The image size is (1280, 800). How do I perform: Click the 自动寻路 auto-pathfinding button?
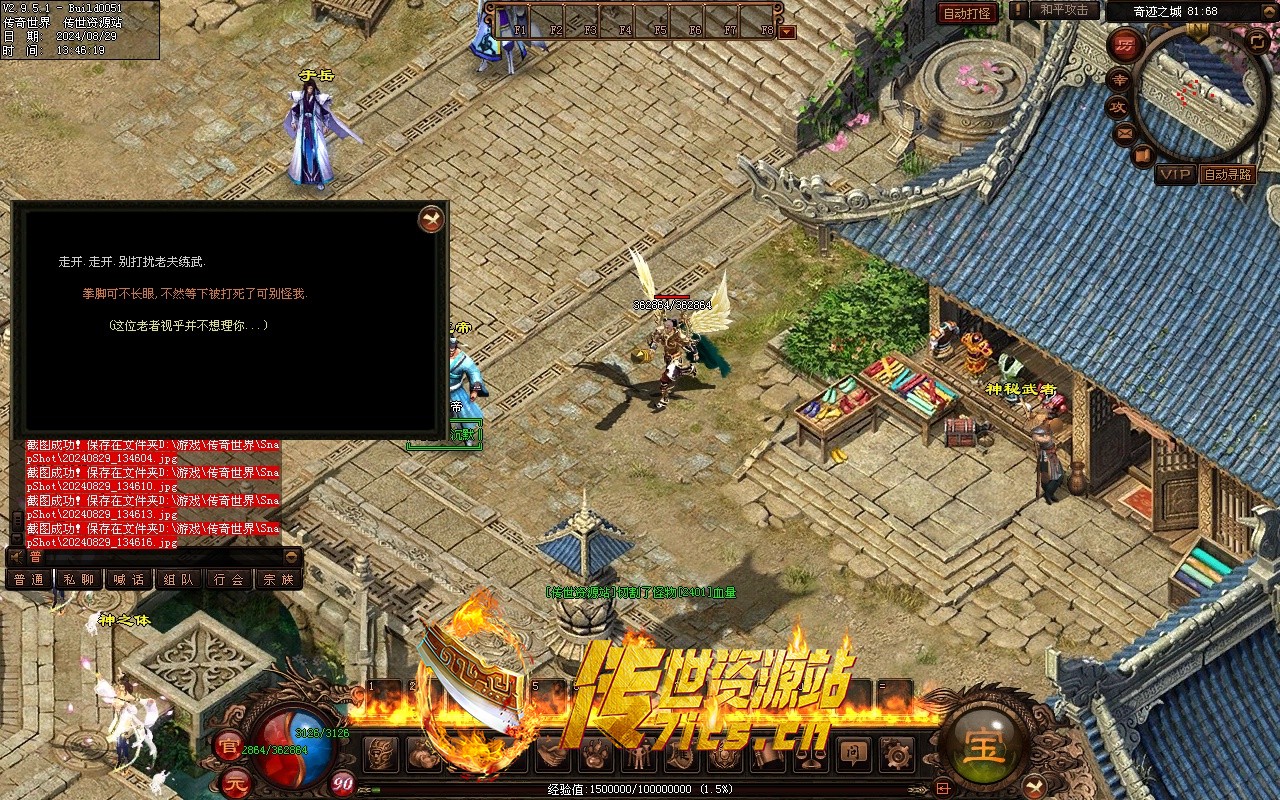(1228, 174)
